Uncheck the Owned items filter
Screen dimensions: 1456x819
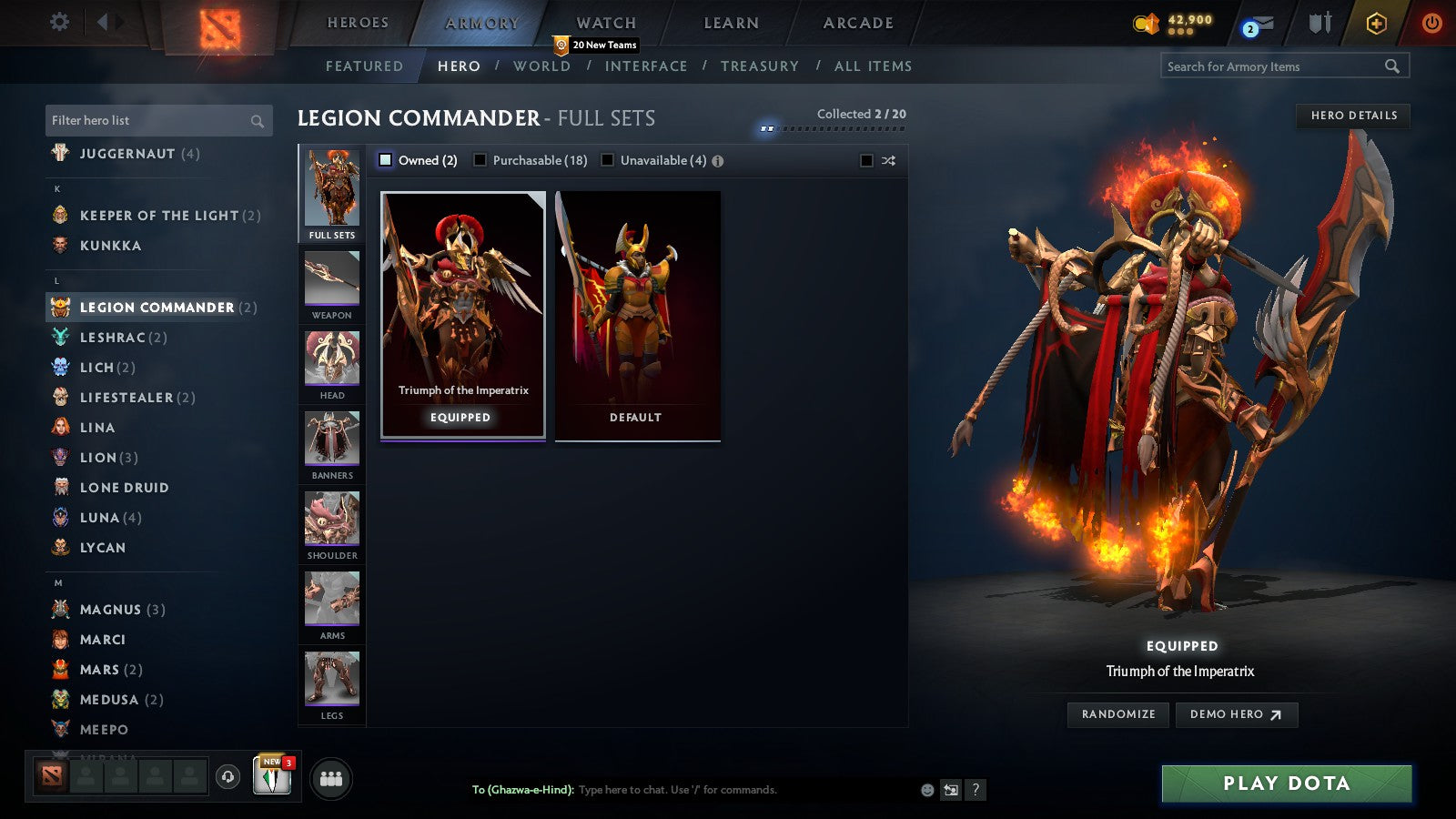[x=387, y=159]
